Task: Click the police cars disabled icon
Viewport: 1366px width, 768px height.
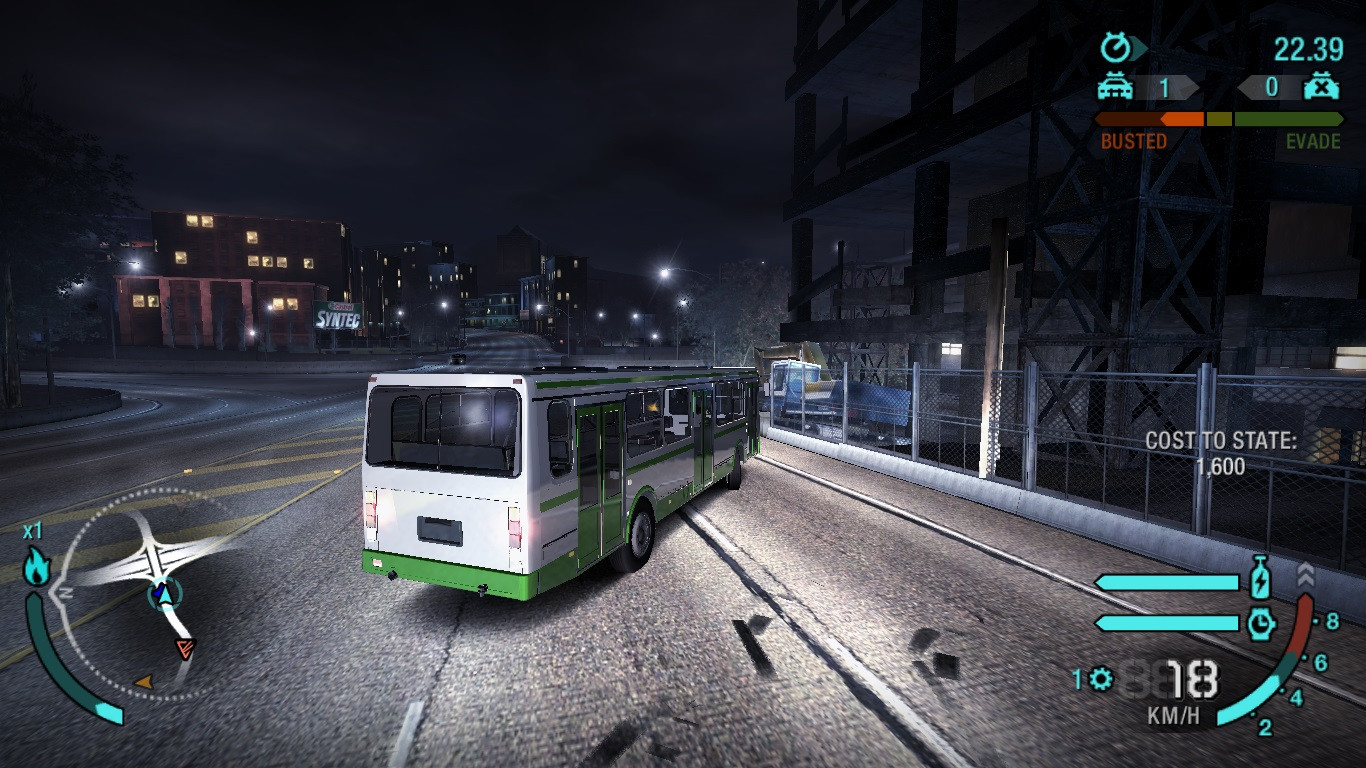Action: tap(1321, 87)
